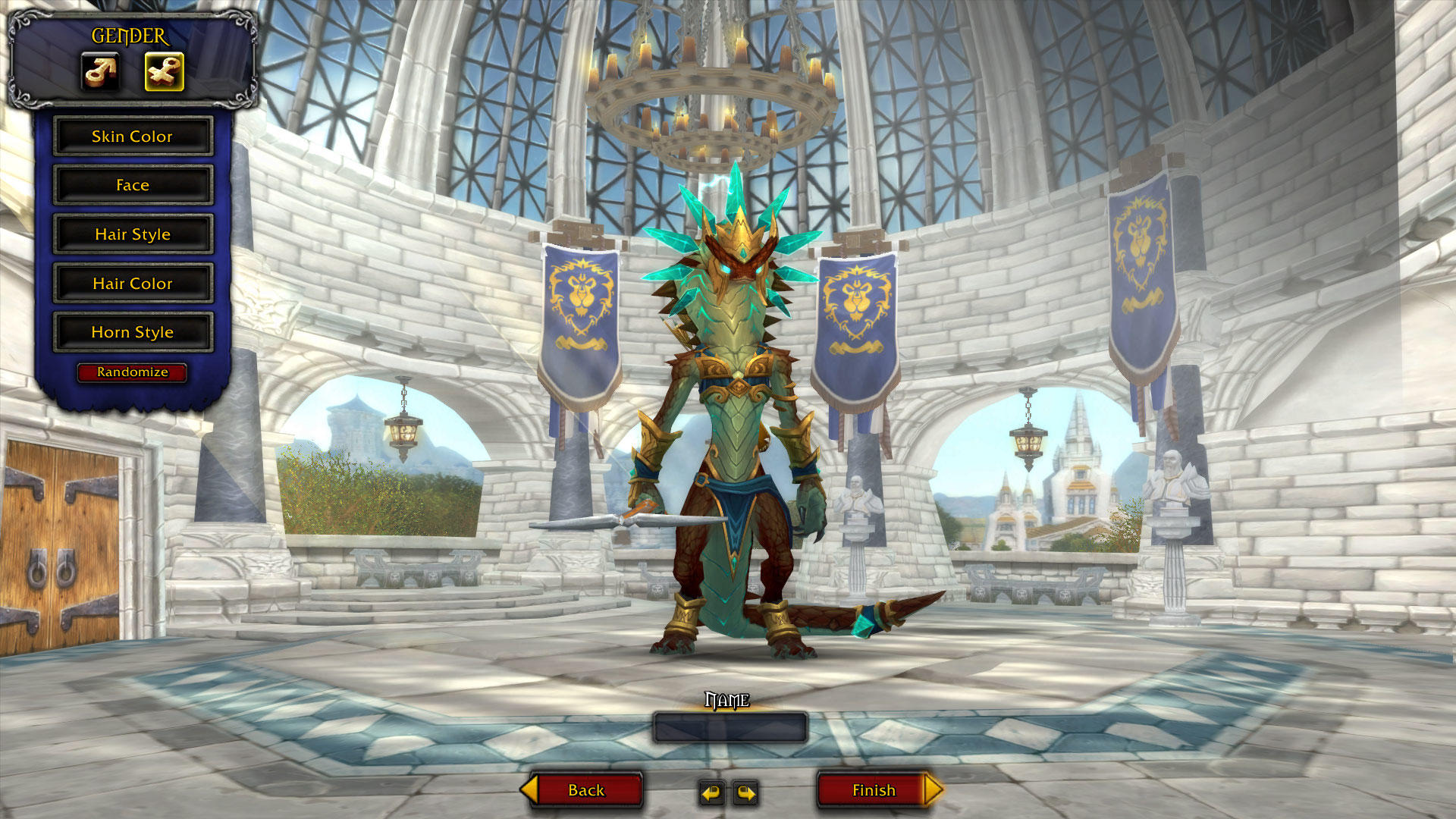Click the gold arrow on the Back button

[531, 790]
